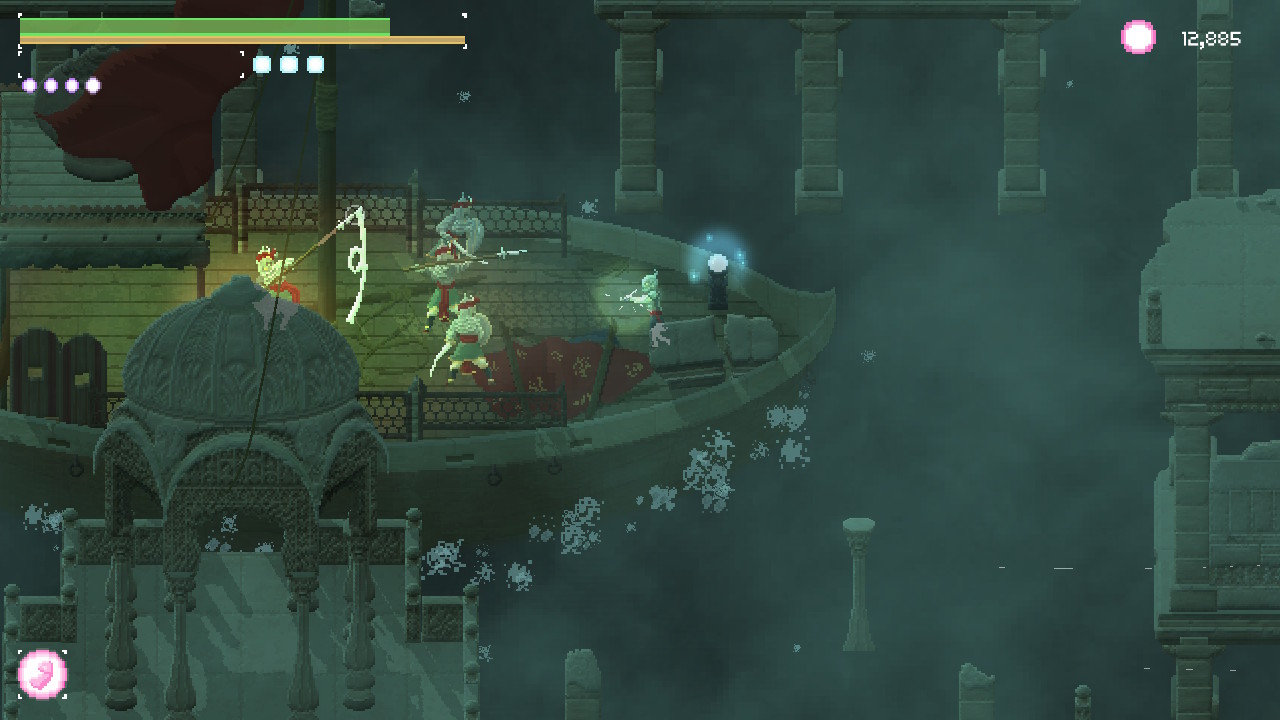Image resolution: width=1280 pixels, height=720 pixels.
Task: Toggle the middle cyan charge square
Action: tap(289, 63)
